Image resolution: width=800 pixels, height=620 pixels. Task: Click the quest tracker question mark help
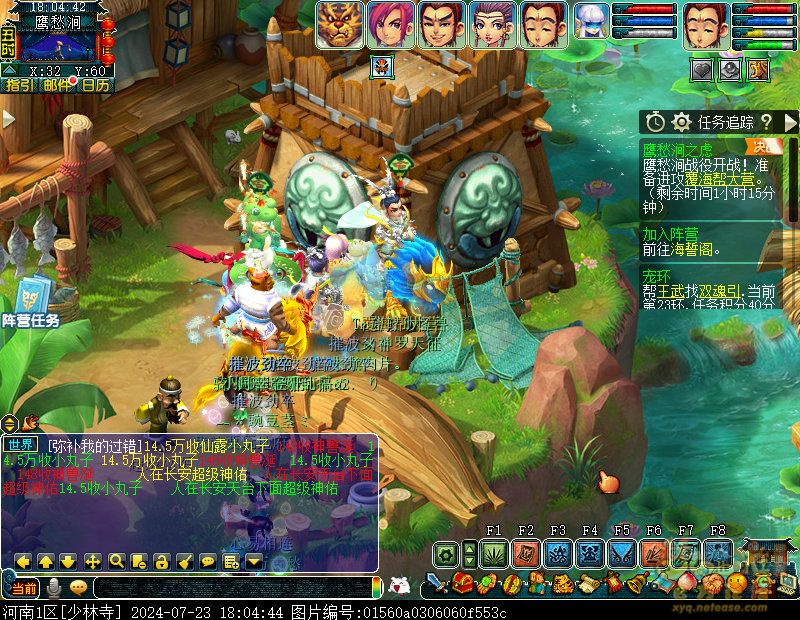[765, 122]
